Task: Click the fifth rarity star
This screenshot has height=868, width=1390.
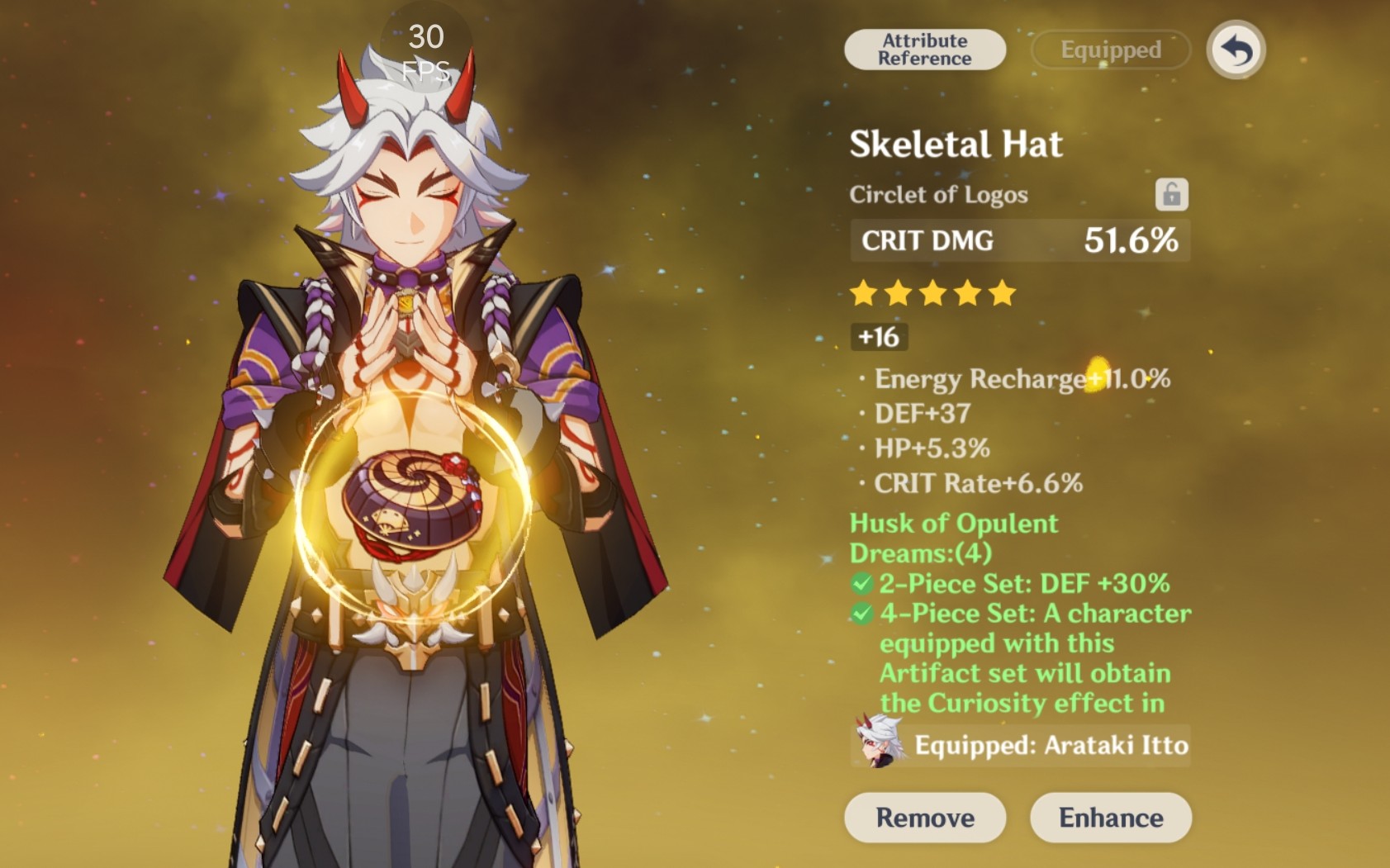Action: [x=1000, y=293]
